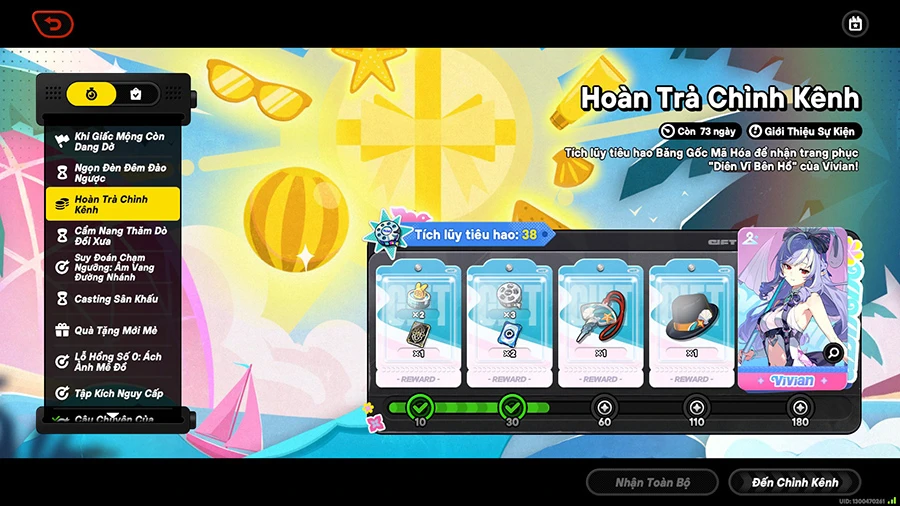Select Lỗ Hổng Số 0: Ách Ảnh Mê Đồ
The image size is (900, 506).
point(112,362)
